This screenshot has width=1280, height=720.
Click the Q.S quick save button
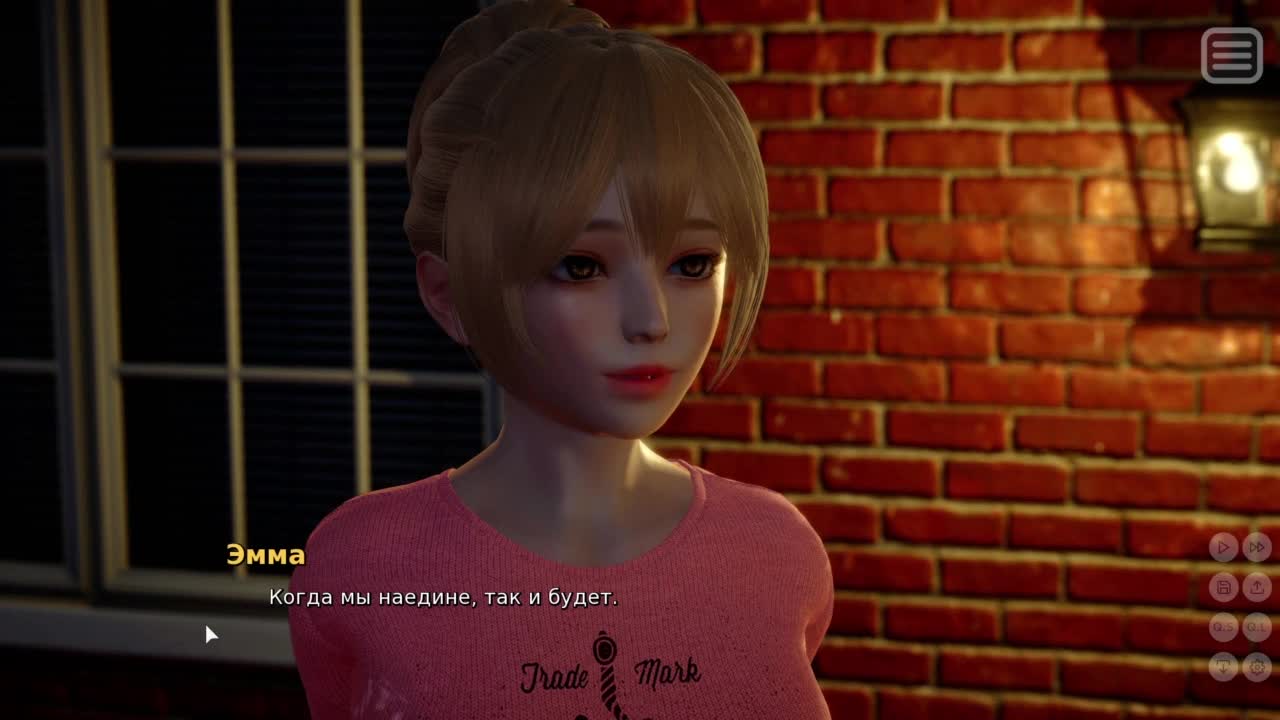1223,627
